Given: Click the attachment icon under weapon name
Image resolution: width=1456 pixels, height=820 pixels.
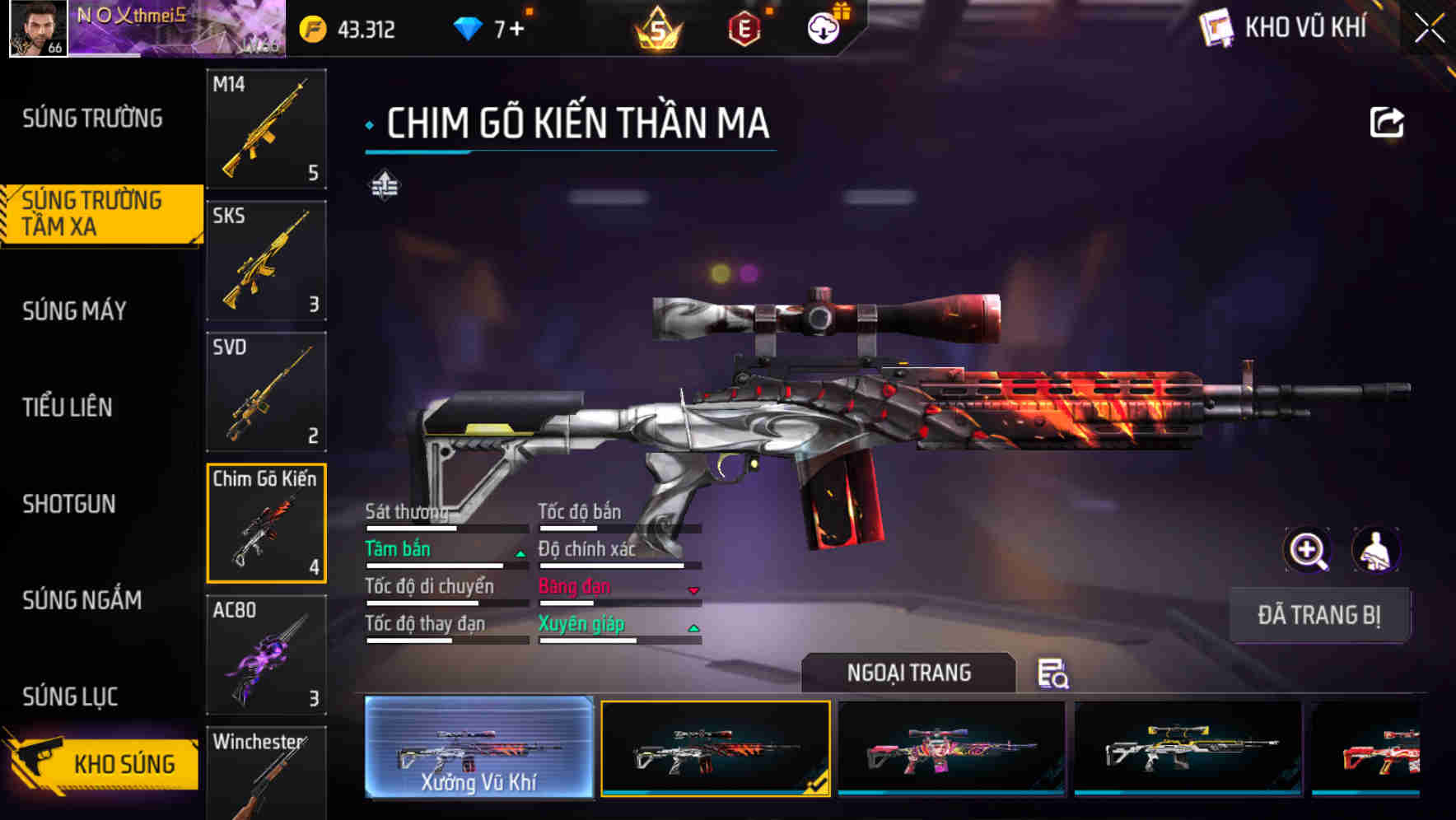Looking at the screenshot, I should coord(384,186).
